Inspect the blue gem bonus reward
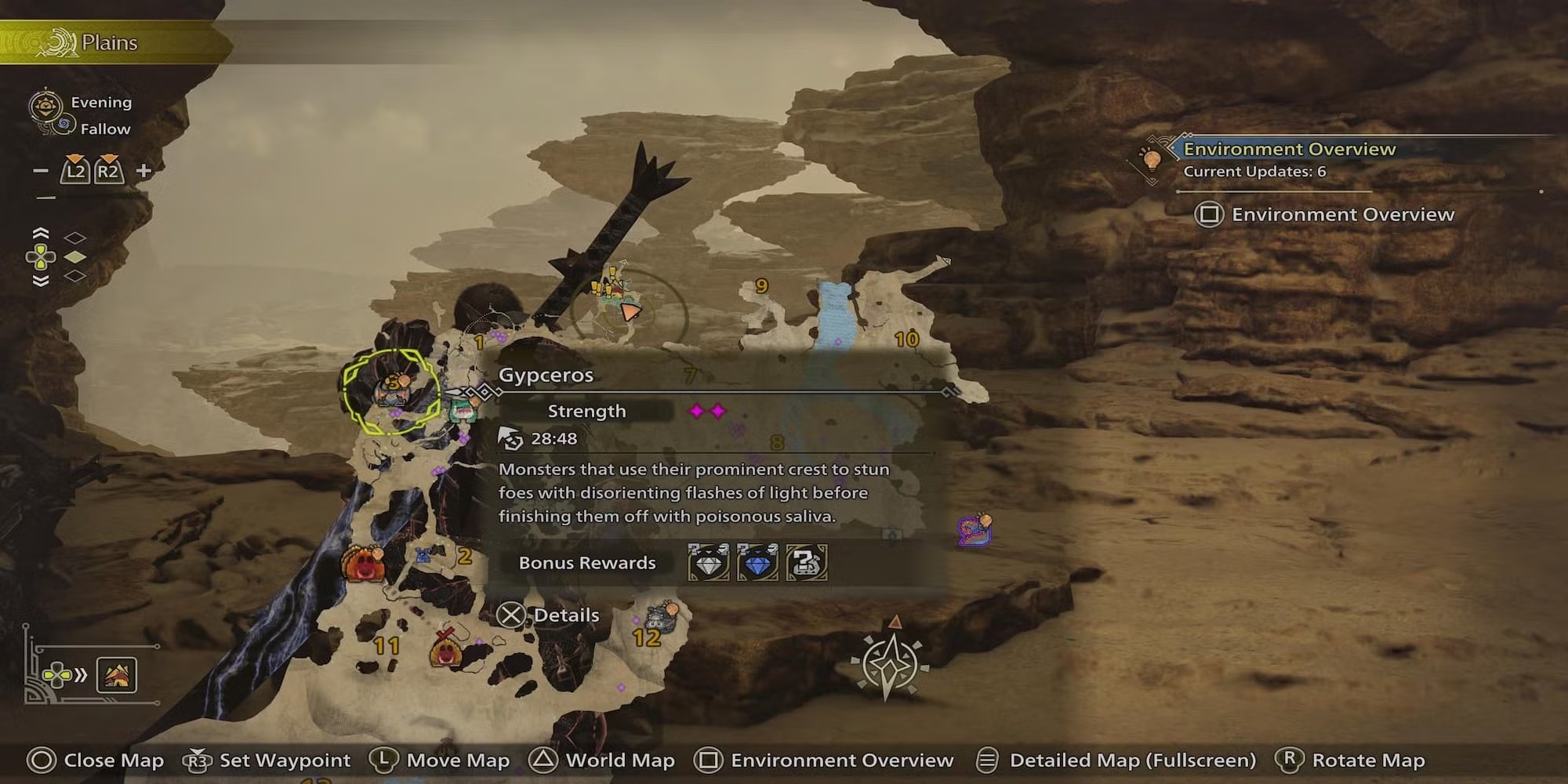This screenshot has height=784, width=1568. tap(757, 562)
